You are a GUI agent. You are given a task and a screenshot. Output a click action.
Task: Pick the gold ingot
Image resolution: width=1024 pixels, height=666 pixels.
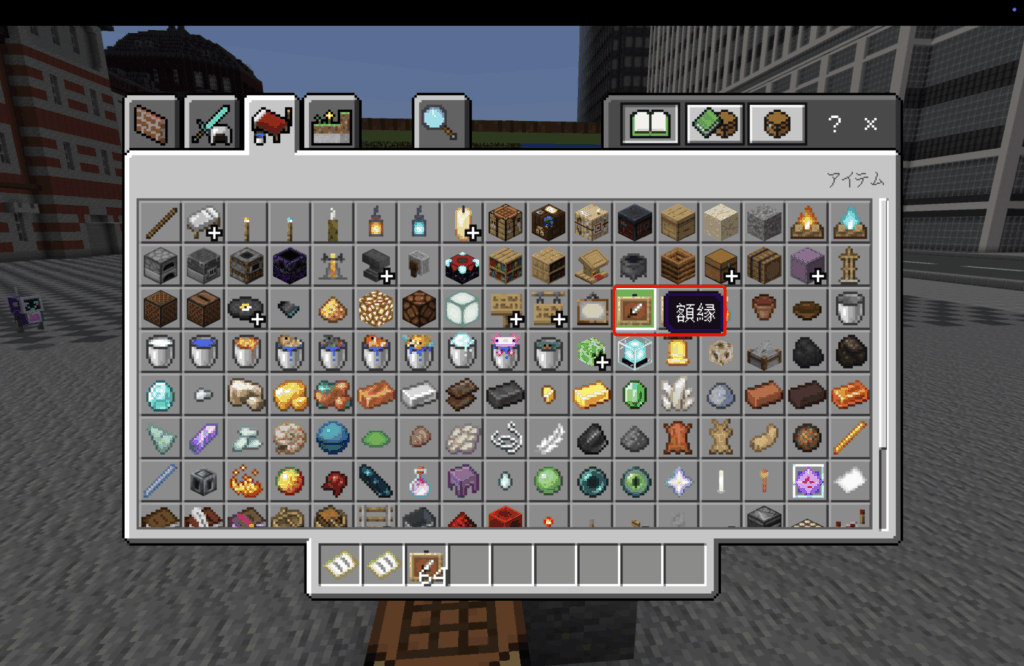(591, 395)
